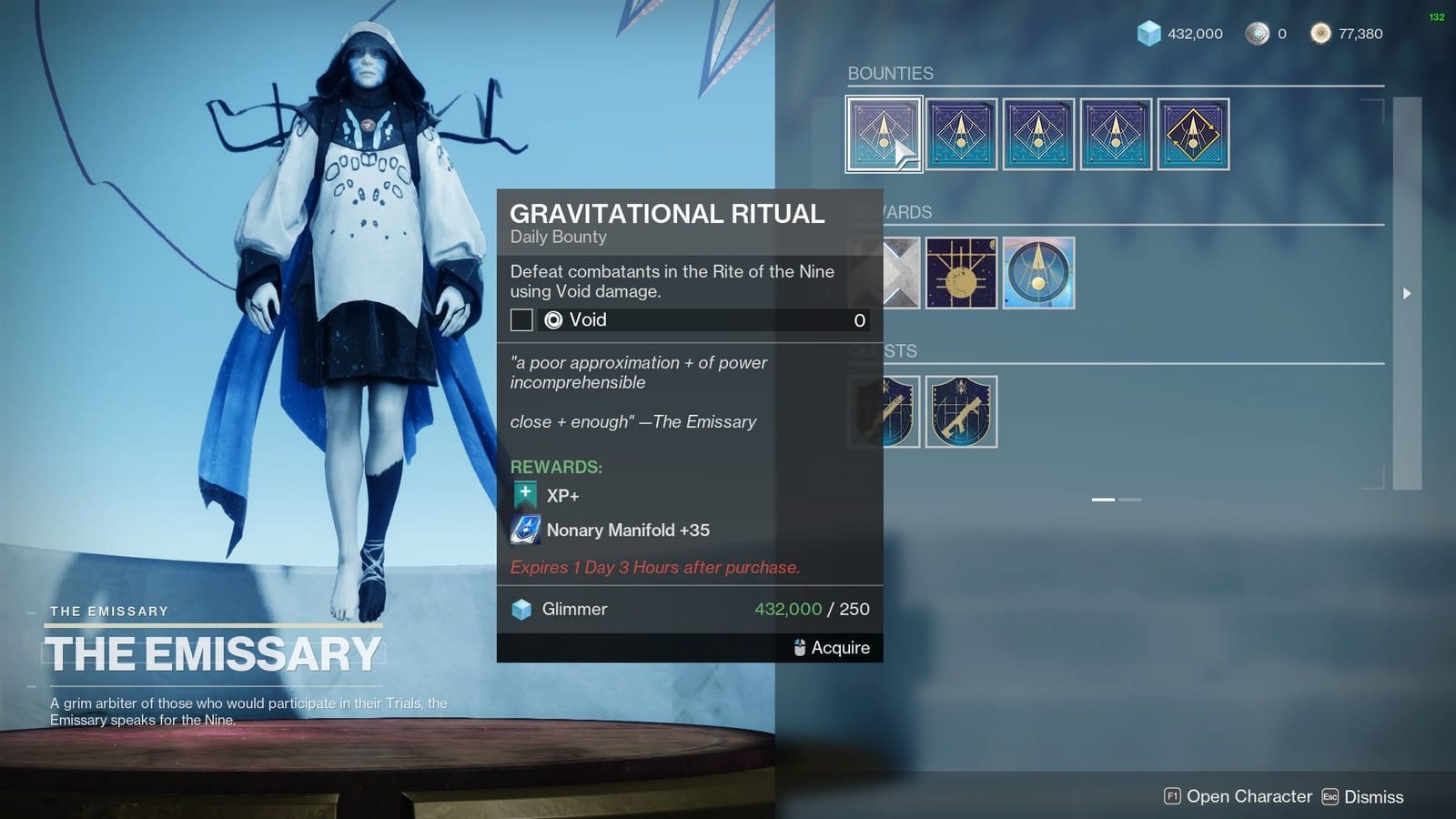
Task: Click the Legendary Shards currency icon
Action: coord(1257,33)
